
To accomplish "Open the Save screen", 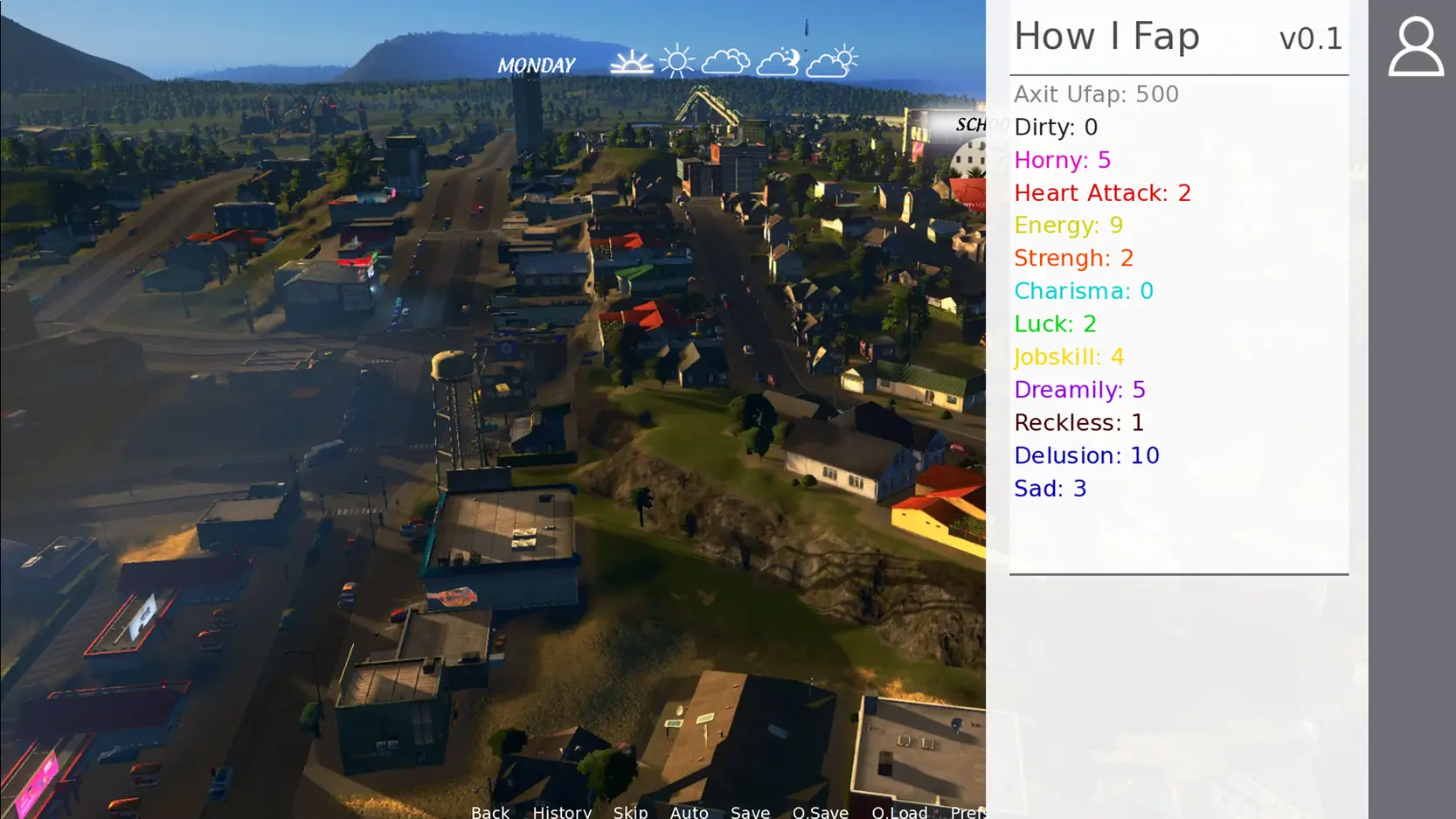I will pos(750,811).
